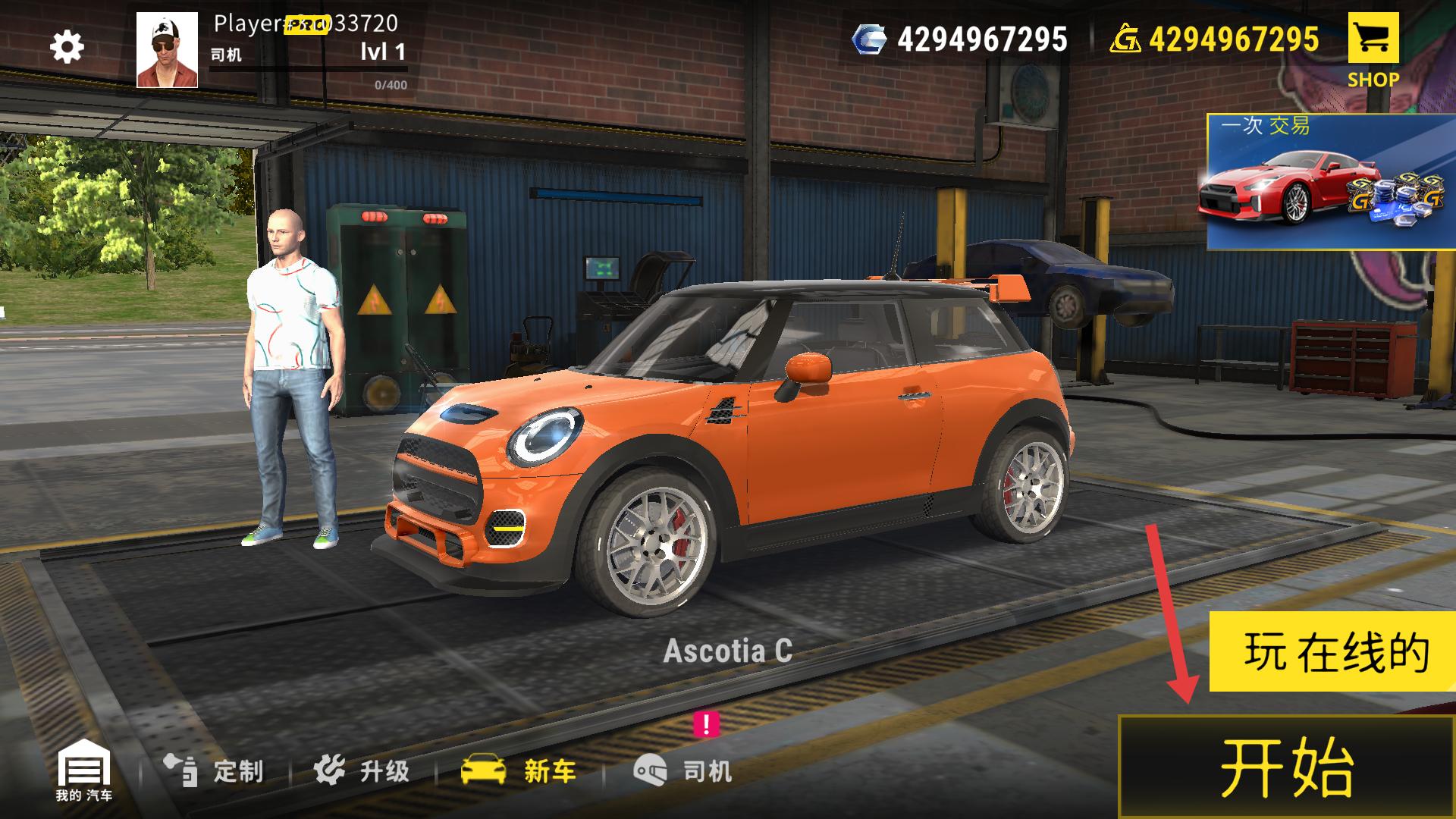This screenshot has height=819, width=1456.
Task: Open the 司机 driver tab
Action: (682, 771)
